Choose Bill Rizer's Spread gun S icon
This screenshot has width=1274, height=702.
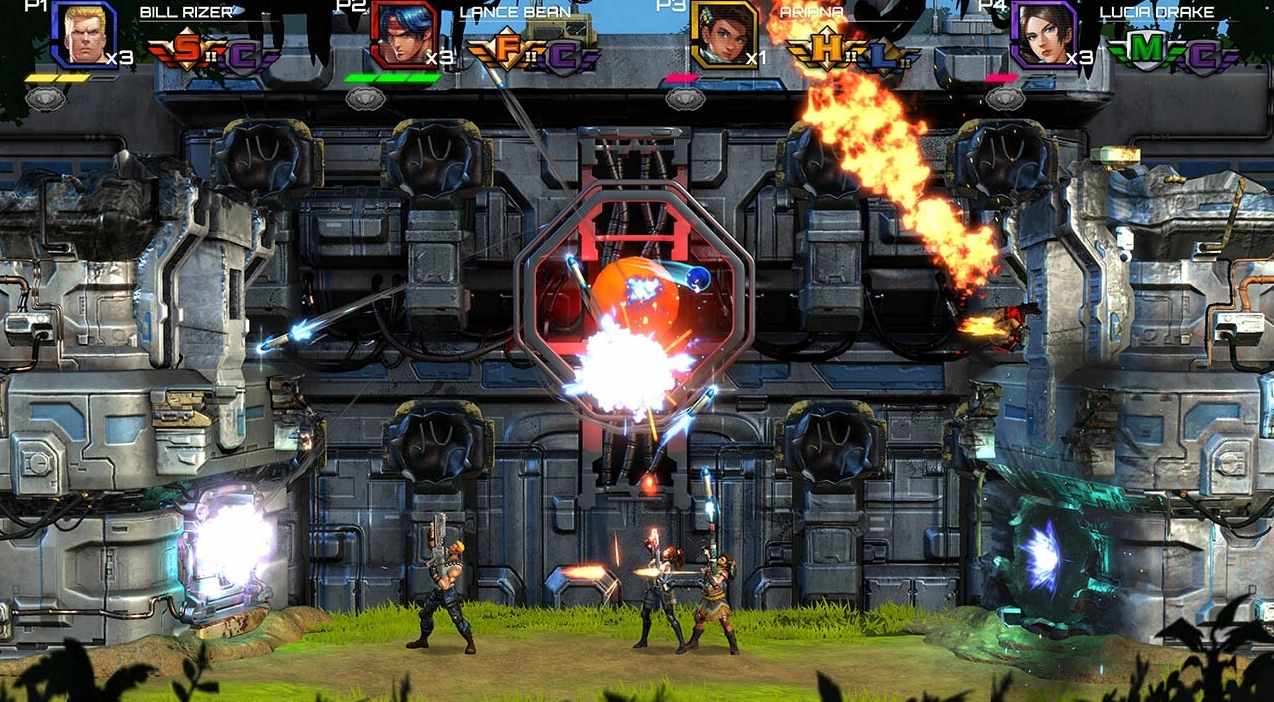[187, 50]
